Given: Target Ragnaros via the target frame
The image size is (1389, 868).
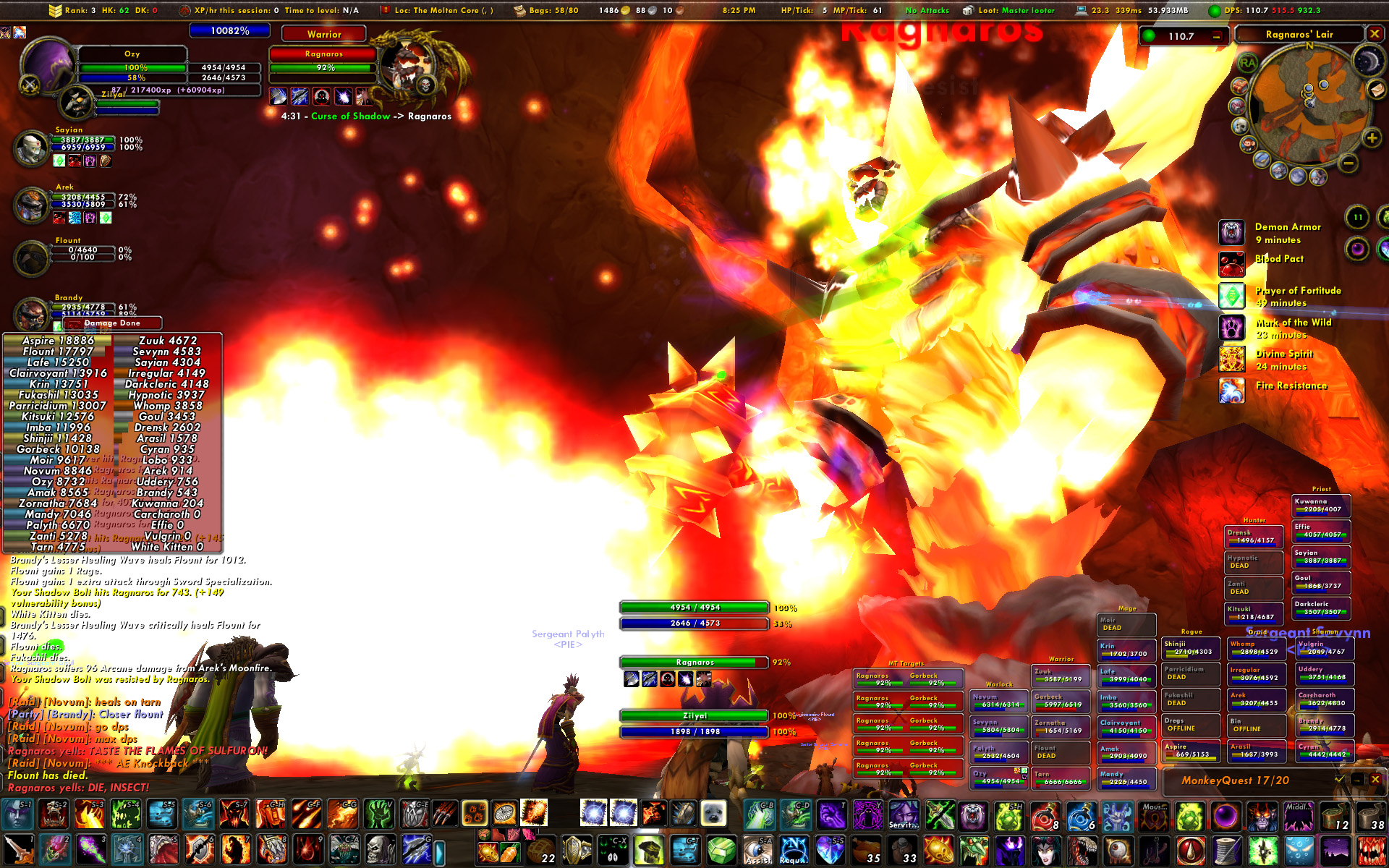Looking at the screenshot, I should 323,60.
